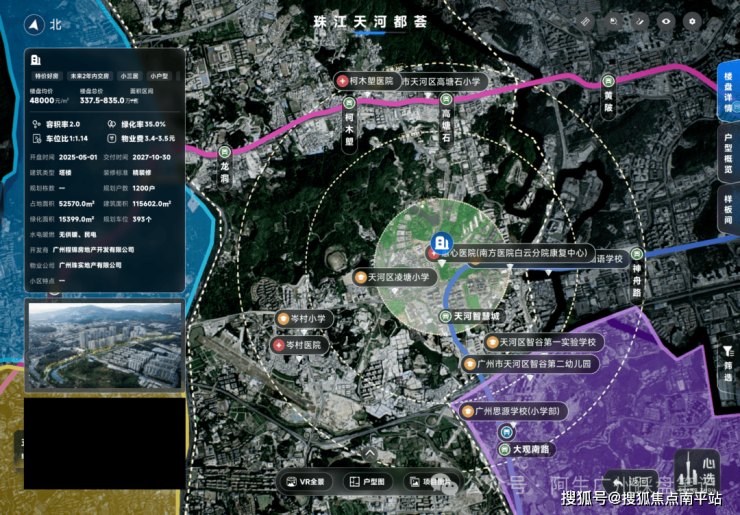Open the project photos button
740x515 pixels.
click(x=429, y=481)
